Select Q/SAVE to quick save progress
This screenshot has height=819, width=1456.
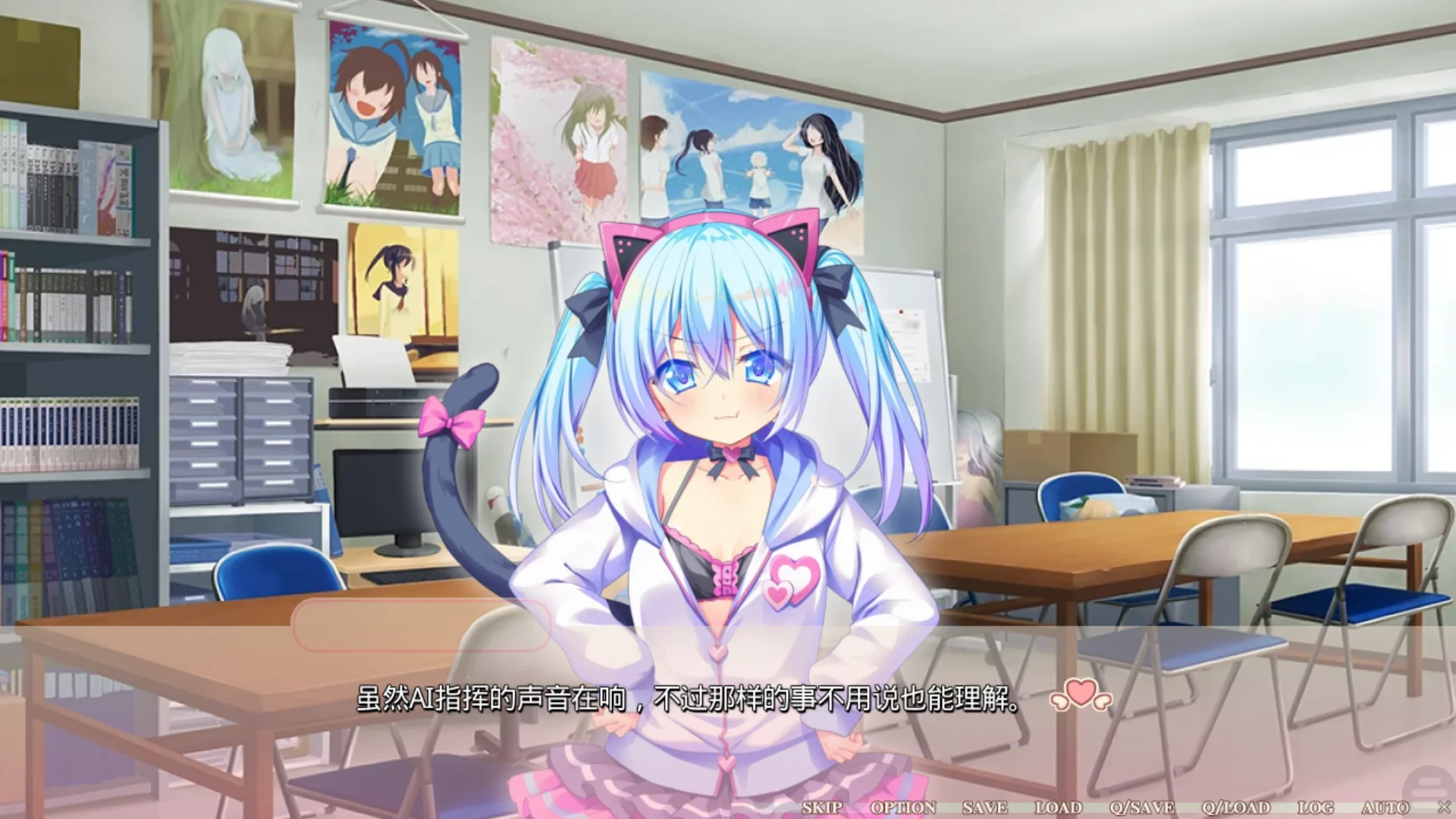coord(1144,808)
